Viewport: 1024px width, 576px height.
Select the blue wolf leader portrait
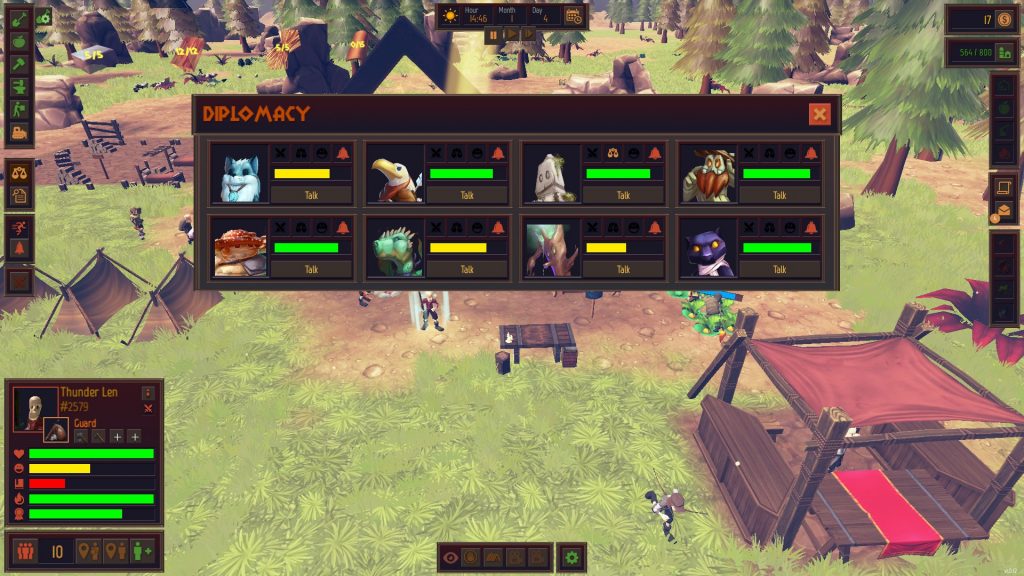(x=241, y=173)
